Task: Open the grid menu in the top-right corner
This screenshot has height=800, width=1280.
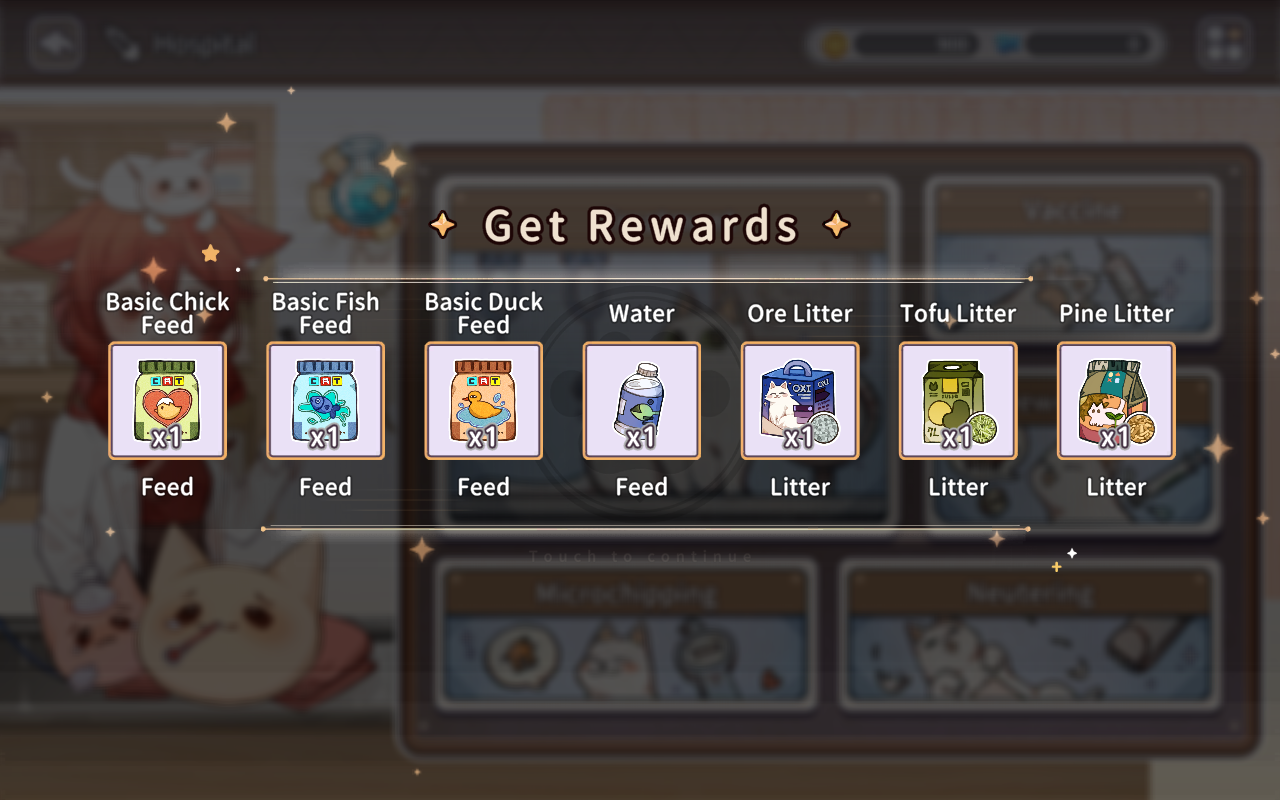Action: (1225, 42)
